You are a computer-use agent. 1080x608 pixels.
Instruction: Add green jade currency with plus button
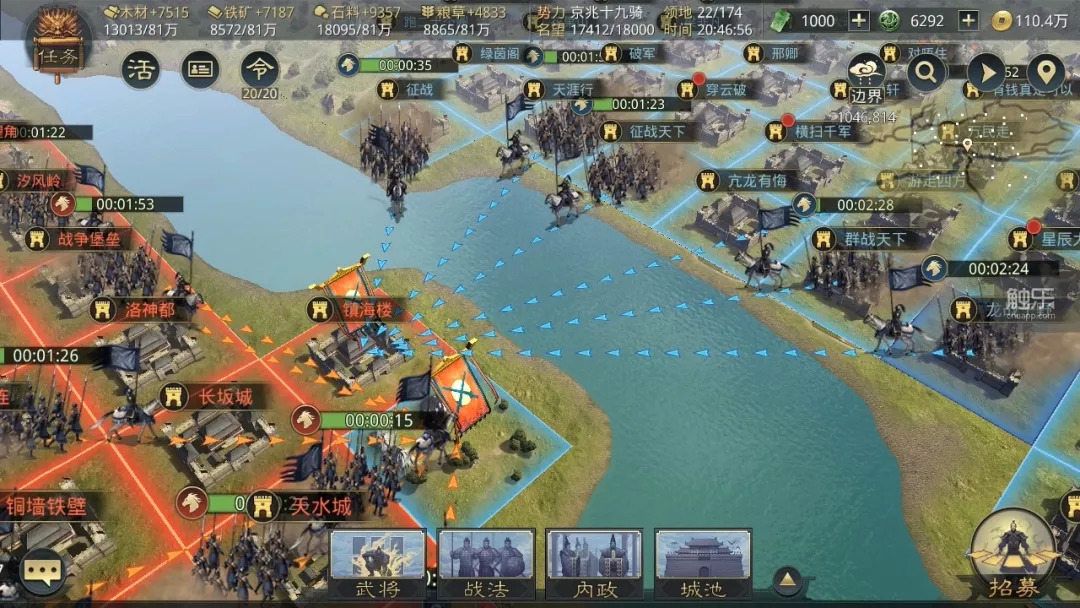[x=967, y=21]
